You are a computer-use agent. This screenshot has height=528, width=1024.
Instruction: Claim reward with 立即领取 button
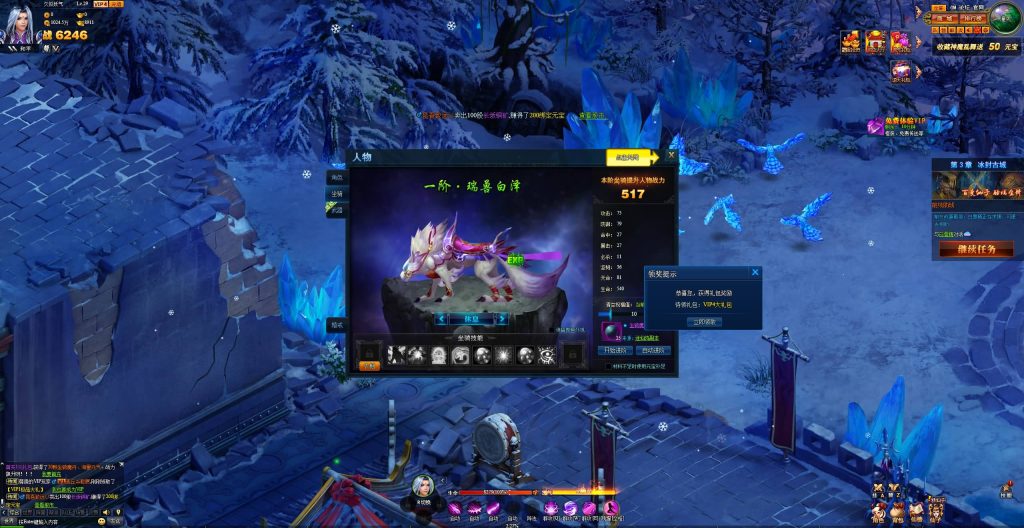705,322
